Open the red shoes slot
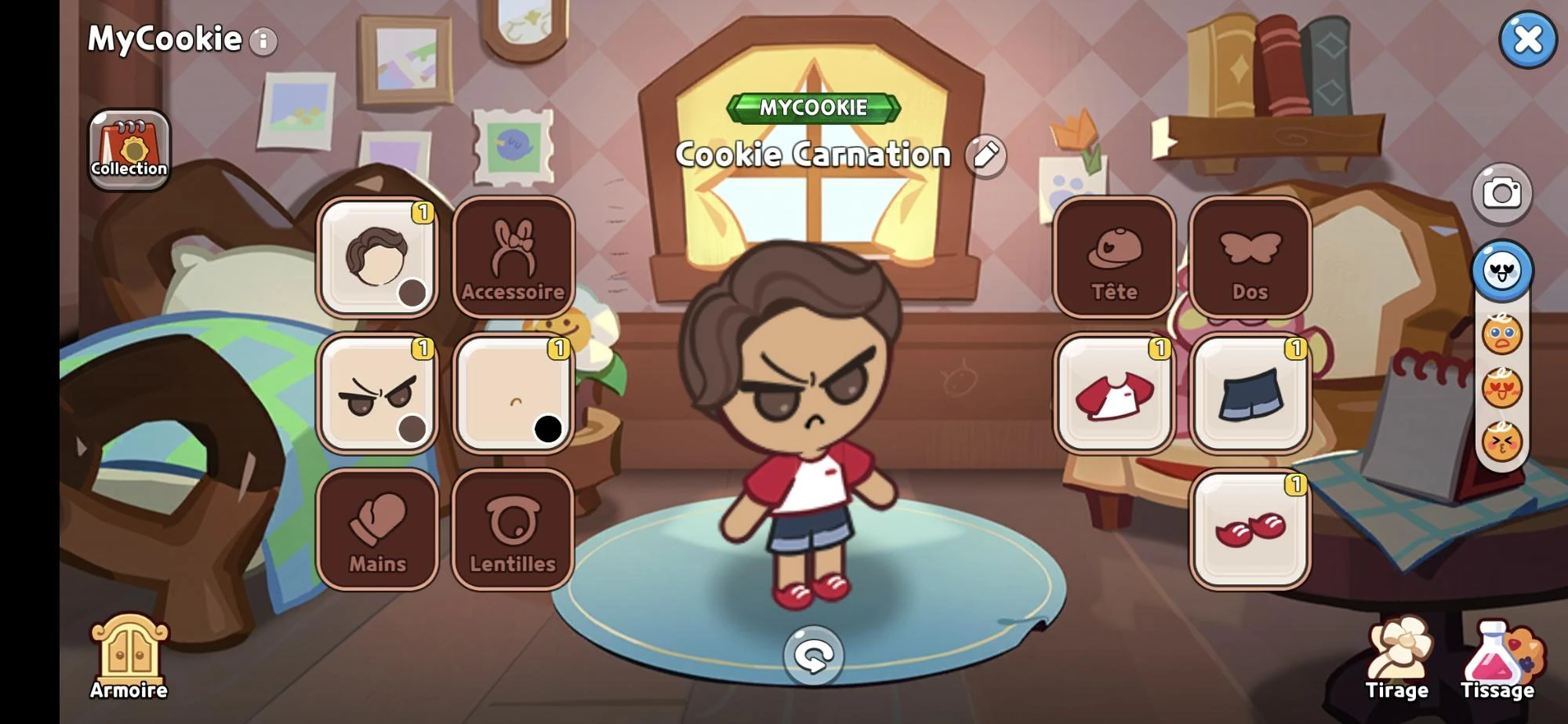The height and width of the screenshot is (724, 1568). click(1250, 529)
